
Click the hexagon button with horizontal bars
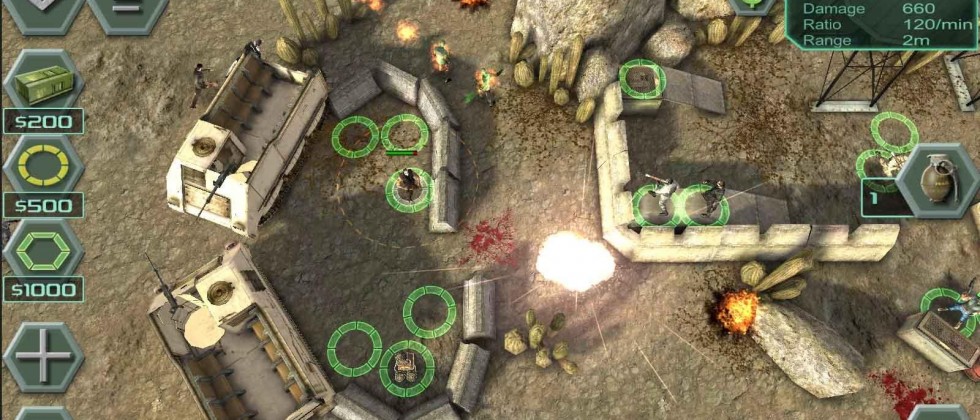[x=127, y=10]
